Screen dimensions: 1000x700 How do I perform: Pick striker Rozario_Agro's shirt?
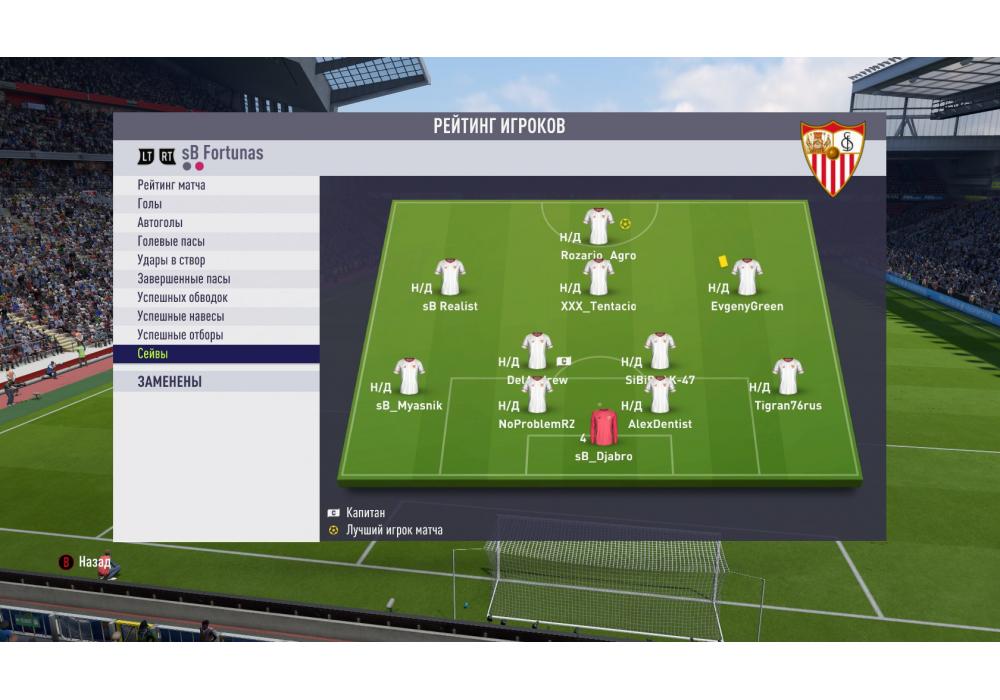tap(598, 226)
